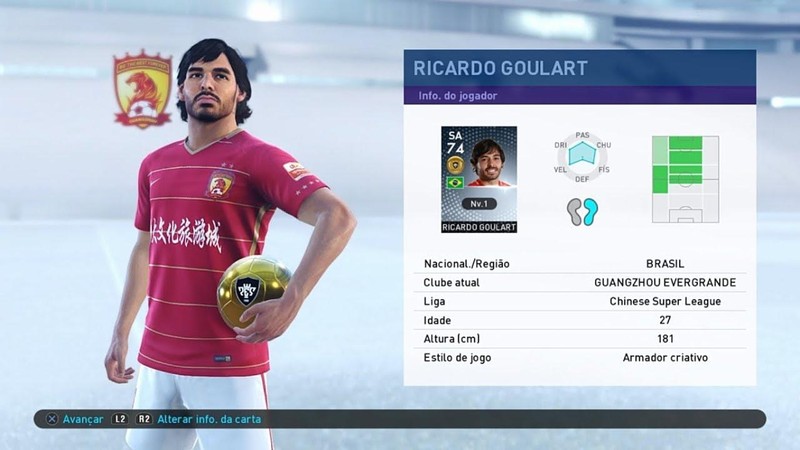Viewport: 800px width, 450px height.
Task: Select the Ricardo Goulart player card
Action: tap(478, 180)
